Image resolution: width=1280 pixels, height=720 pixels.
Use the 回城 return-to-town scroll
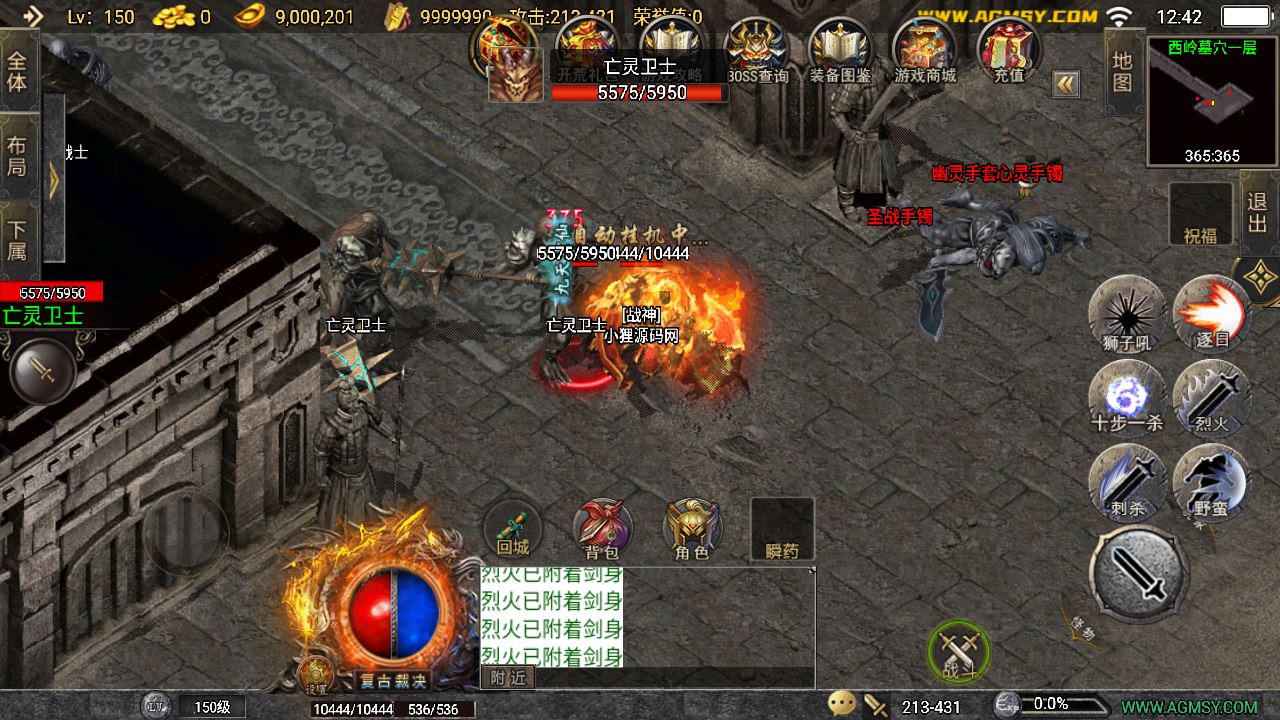513,528
